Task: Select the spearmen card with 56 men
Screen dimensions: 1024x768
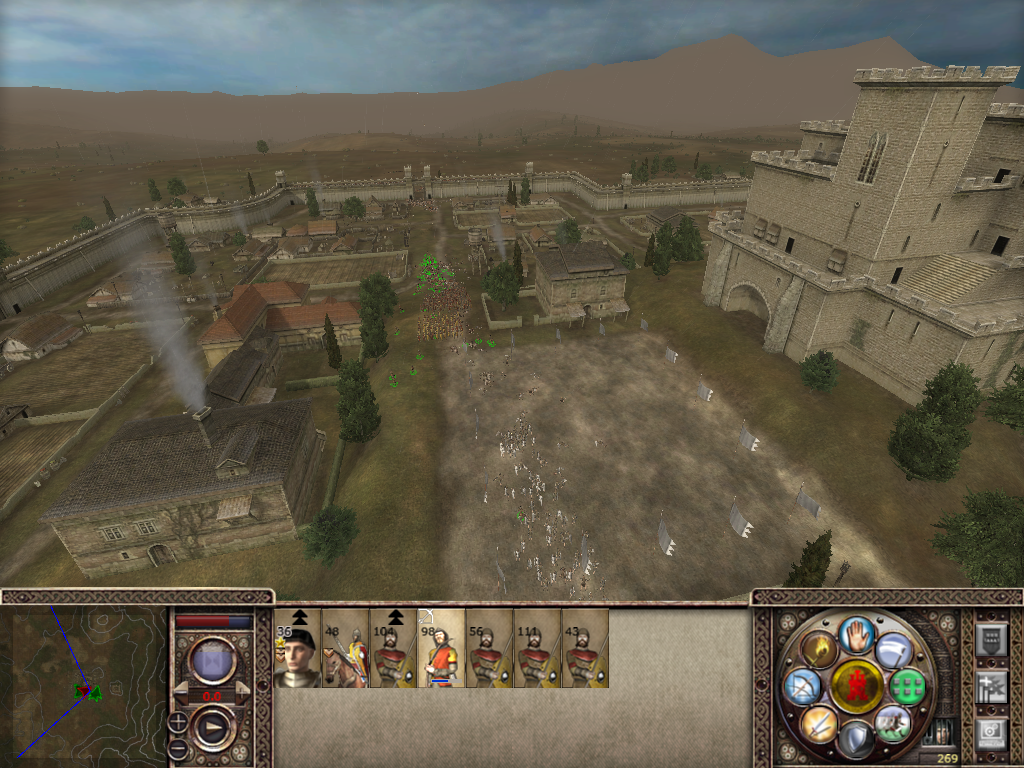Action: (x=489, y=649)
